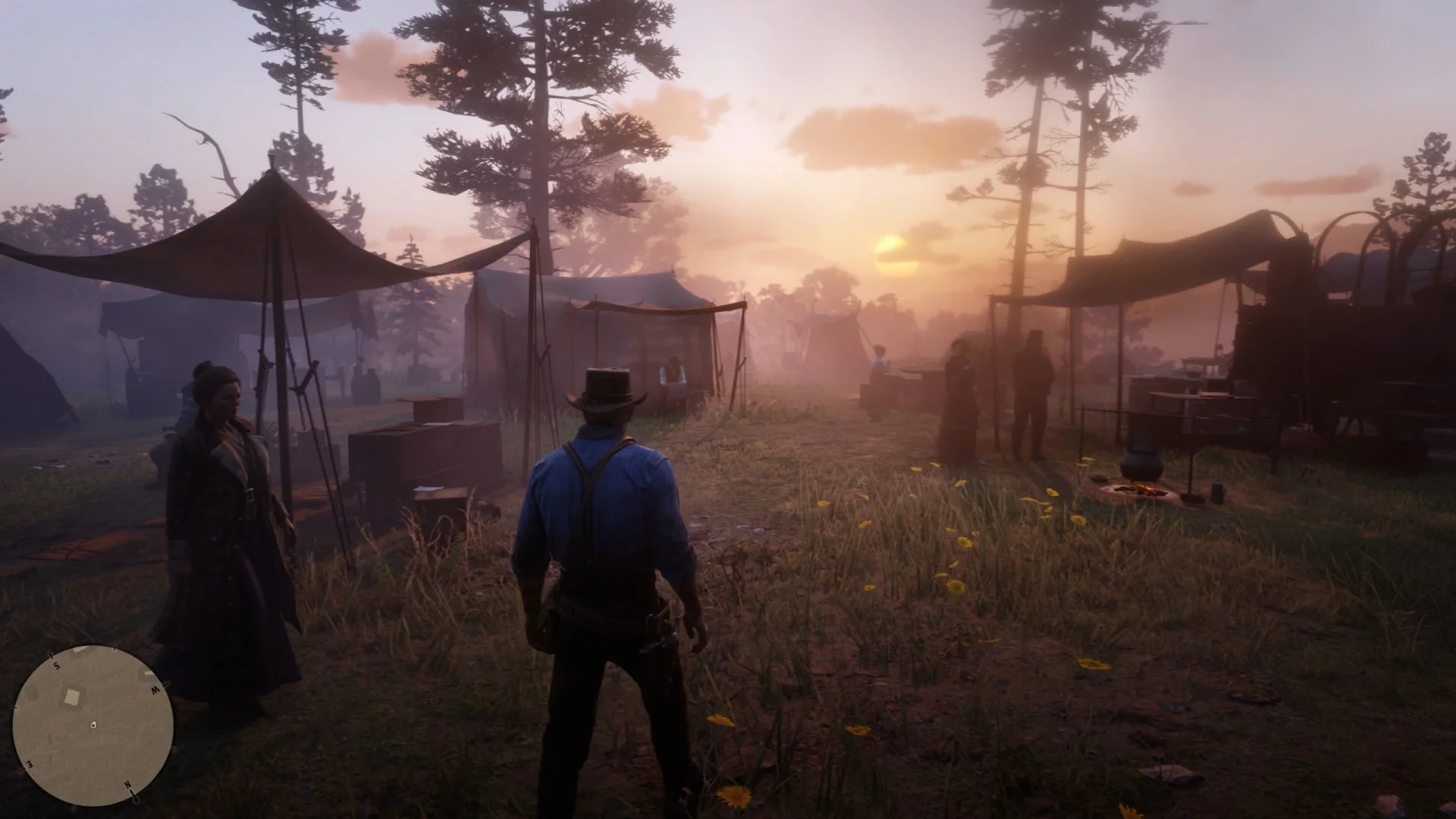
Task: Click the player arrow marker on the minimap
Action: pos(93,725)
